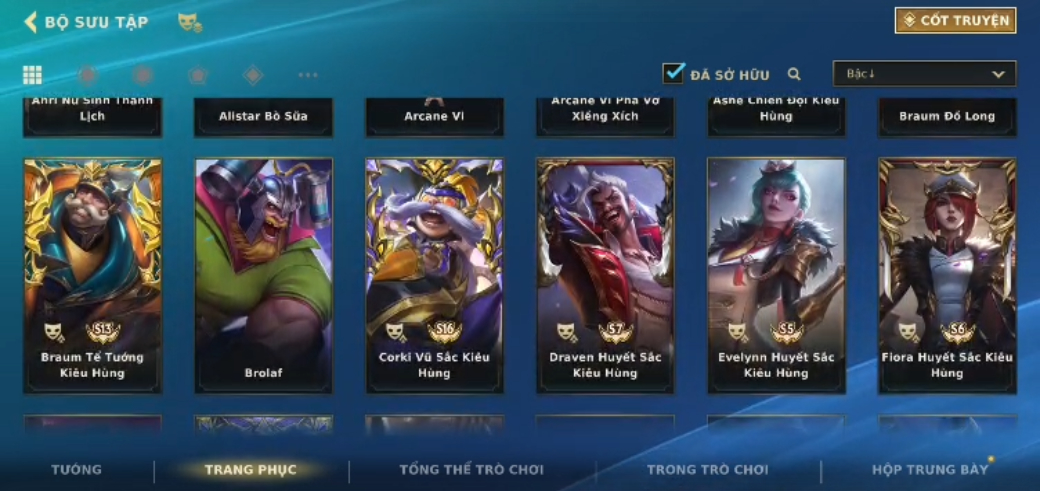The height and width of the screenshot is (491, 1040).
Task: Open the three-dots more filters option
Action: (x=308, y=75)
